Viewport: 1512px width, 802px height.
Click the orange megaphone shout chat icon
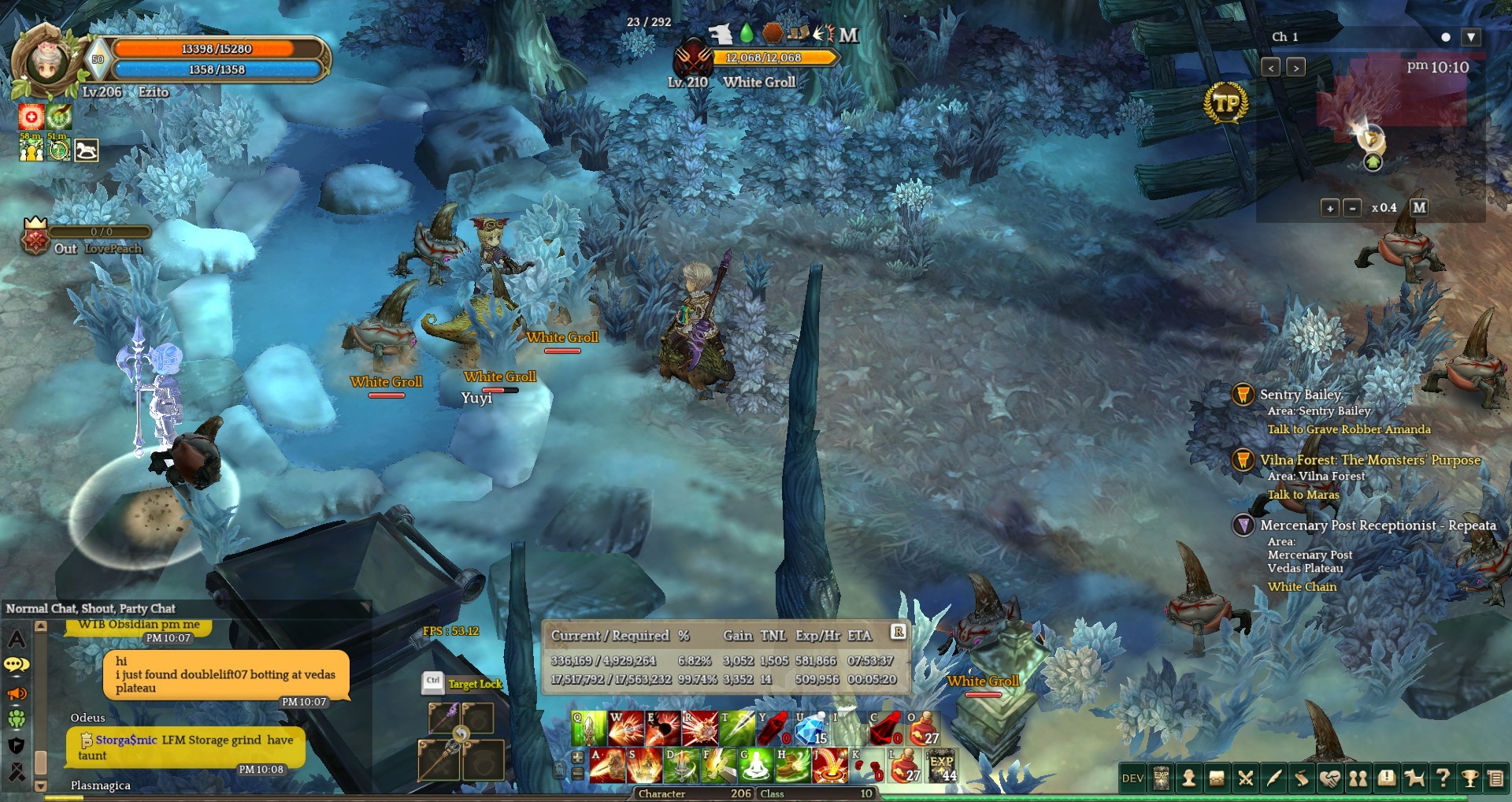[x=17, y=693]
